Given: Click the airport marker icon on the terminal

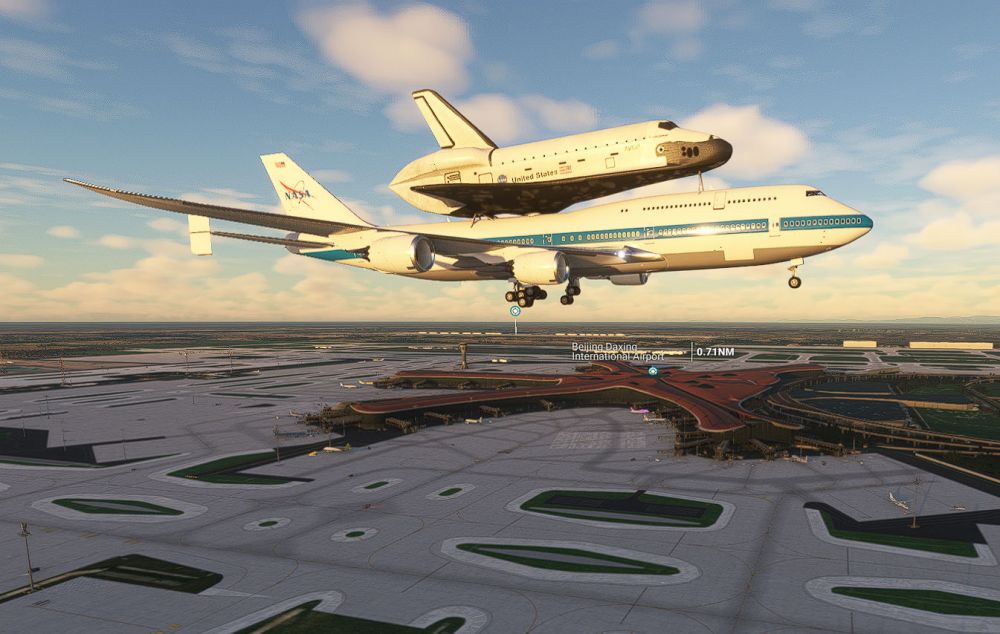Looking at the screenshot, I should point(652,371).
